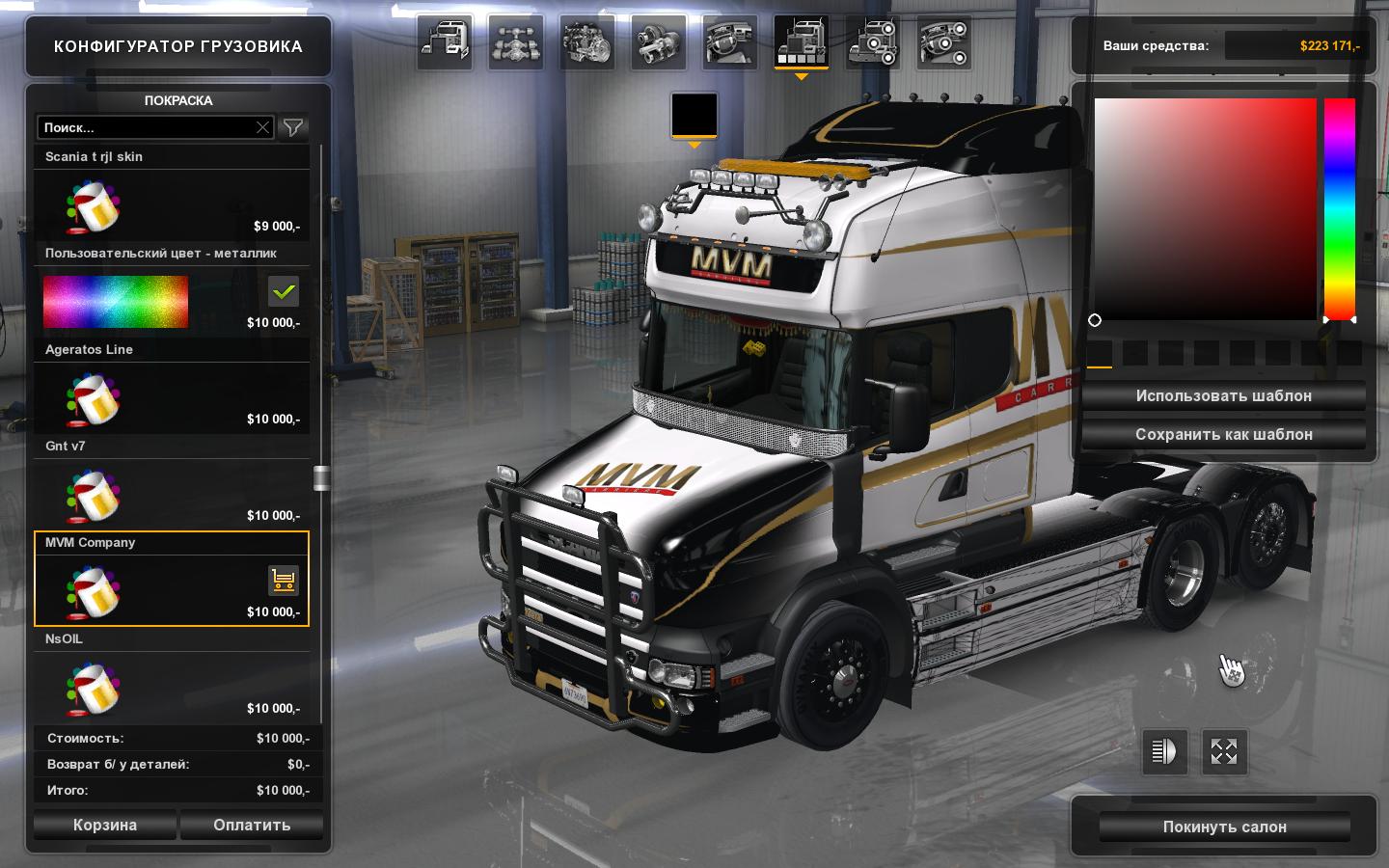The image size is (1389, 868).
Task: Choose the custom metallic color paint
Action: point(172,301)
